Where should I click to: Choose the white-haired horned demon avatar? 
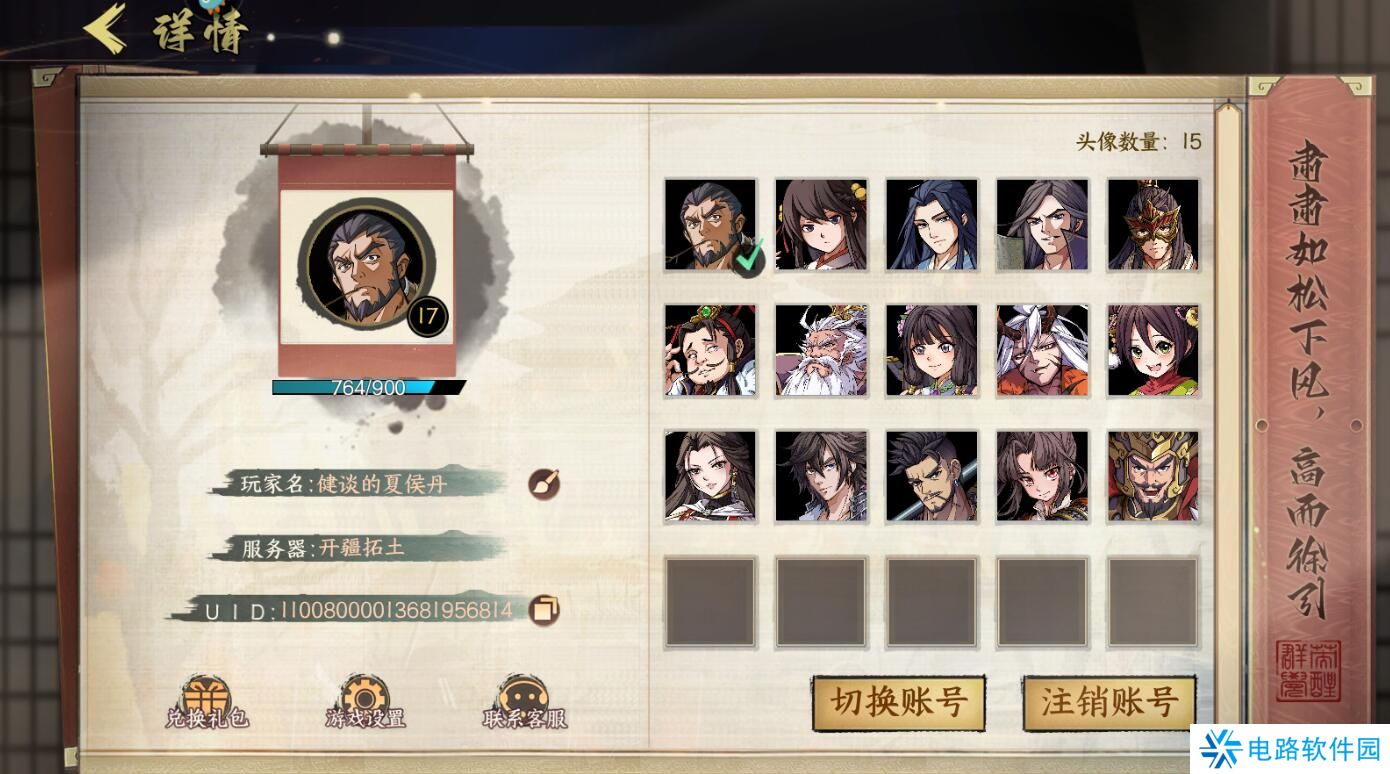1042,351
